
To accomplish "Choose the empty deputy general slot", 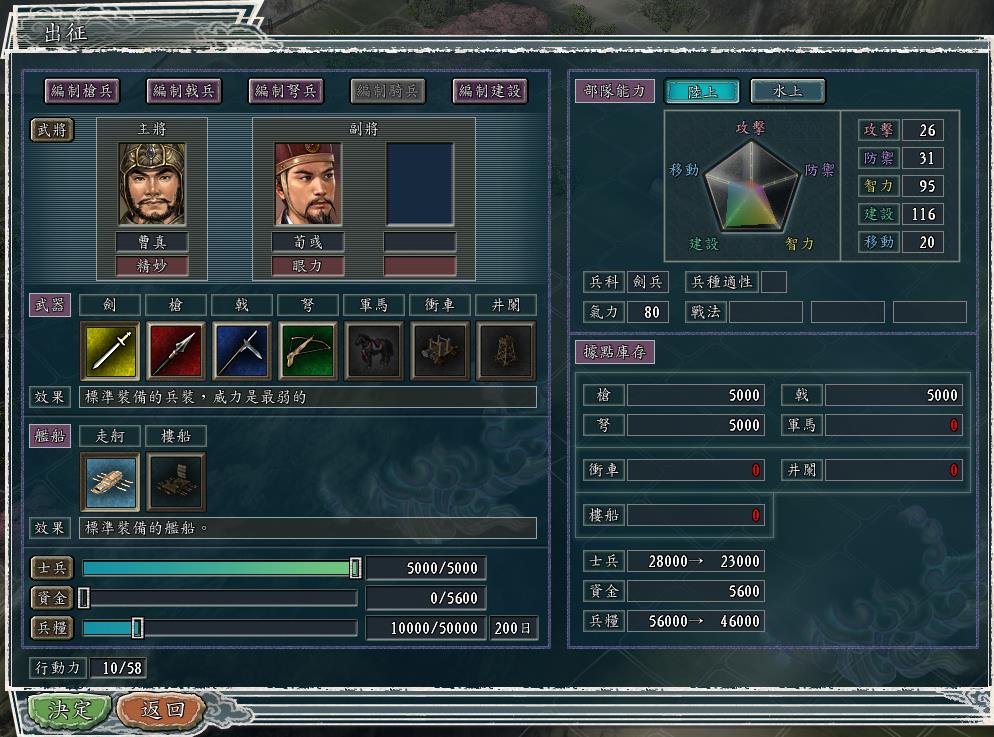I will pos(420,183).
